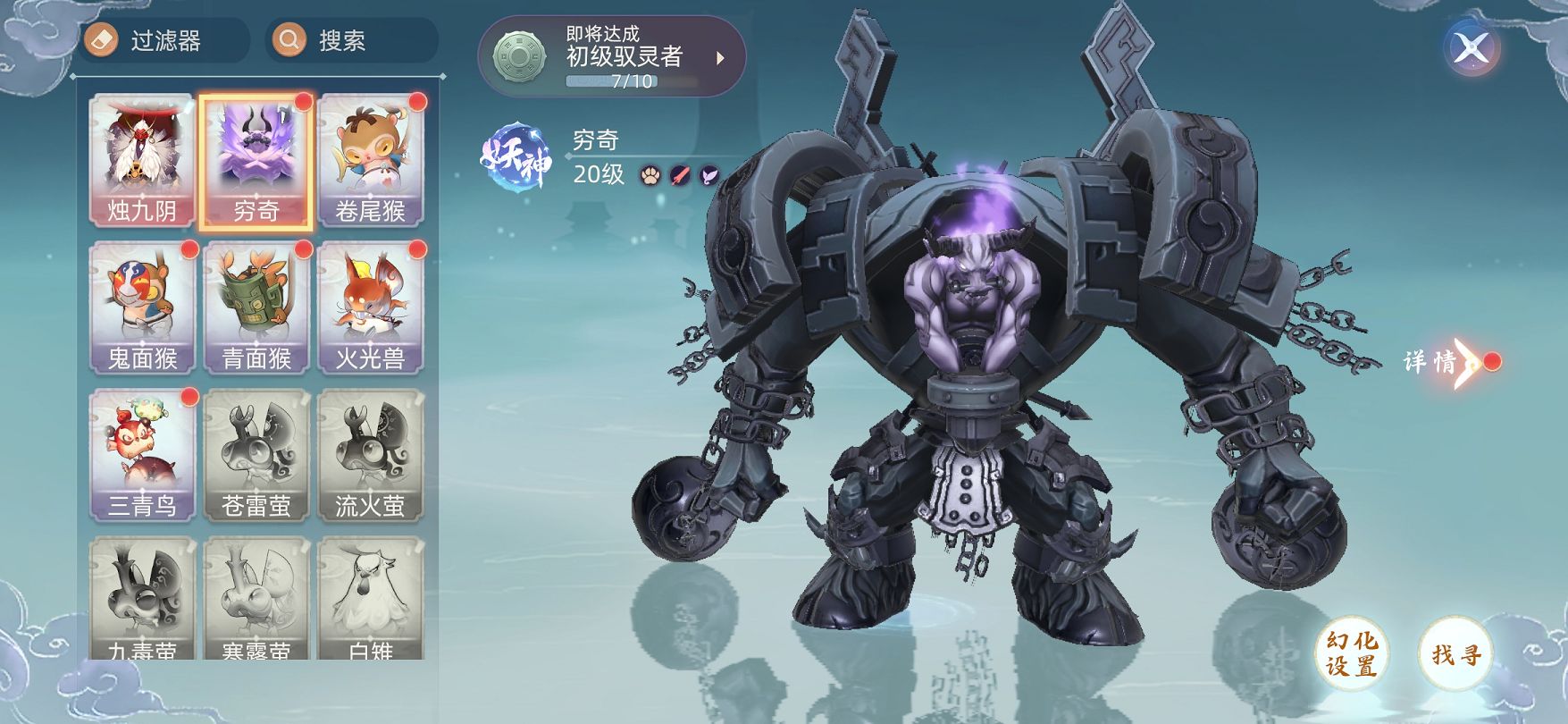Open the 初级驭灵者 achievement progress

point(612,56)
